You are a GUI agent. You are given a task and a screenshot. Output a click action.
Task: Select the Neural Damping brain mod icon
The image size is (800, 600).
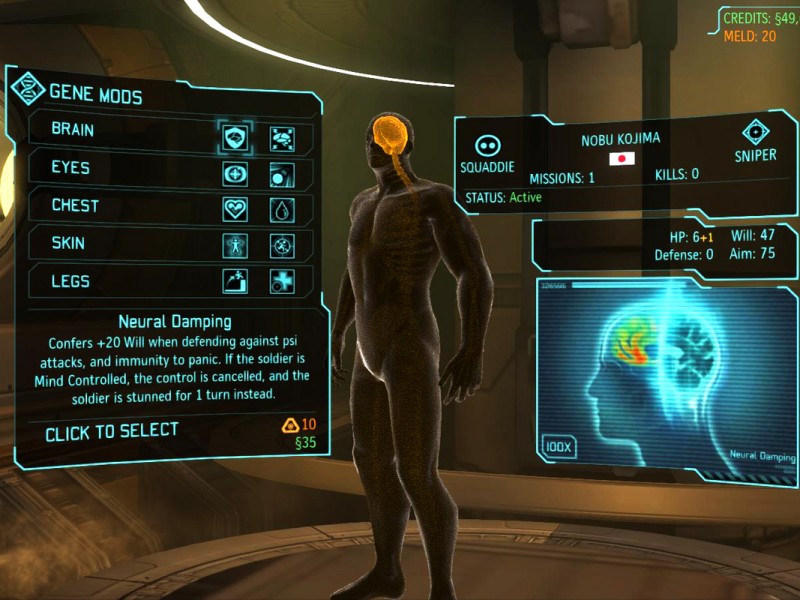coord(236,135)
